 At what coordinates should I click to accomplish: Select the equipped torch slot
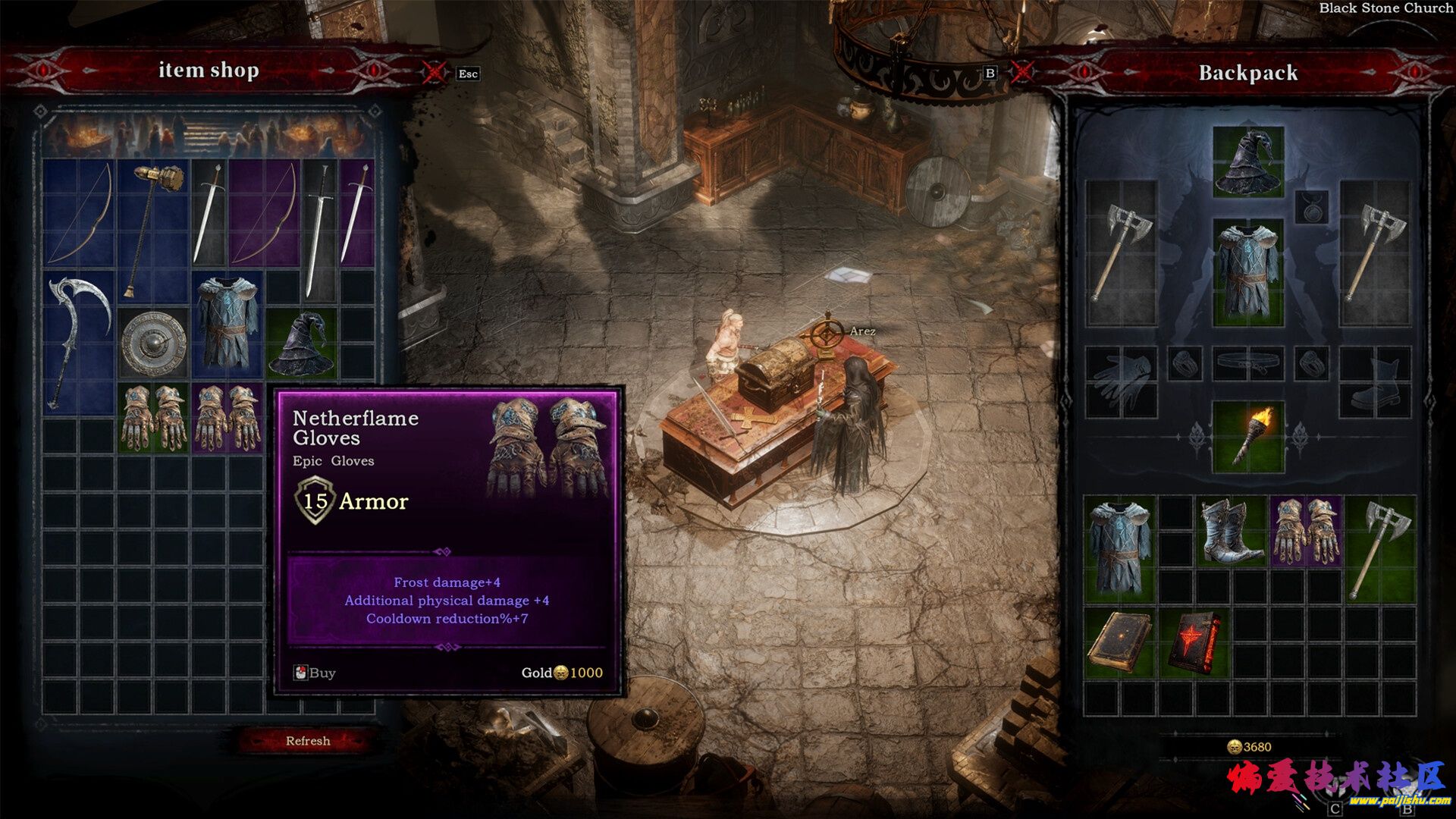point(1248,438)
